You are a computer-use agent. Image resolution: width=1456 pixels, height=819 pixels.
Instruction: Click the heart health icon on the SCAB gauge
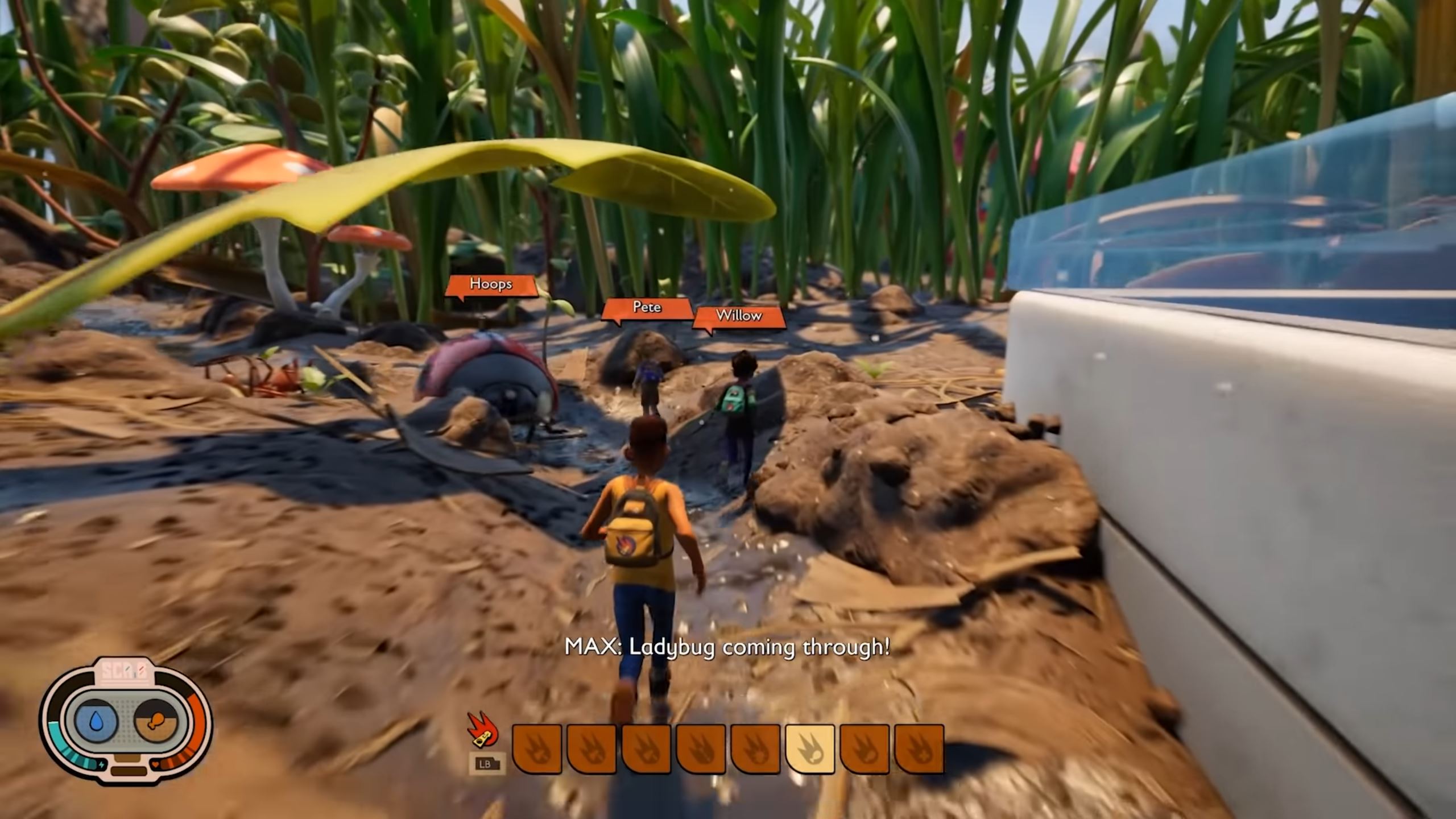[x=156, y=764]
